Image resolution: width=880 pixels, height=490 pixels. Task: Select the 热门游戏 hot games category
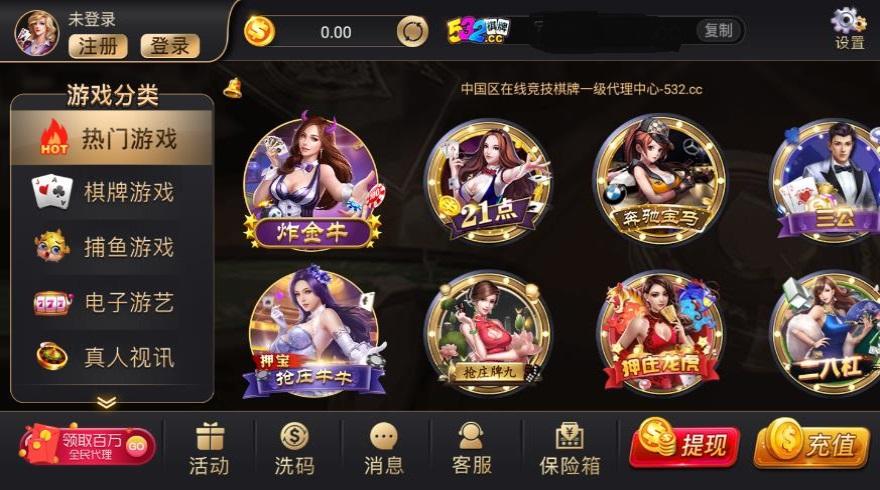112,138
